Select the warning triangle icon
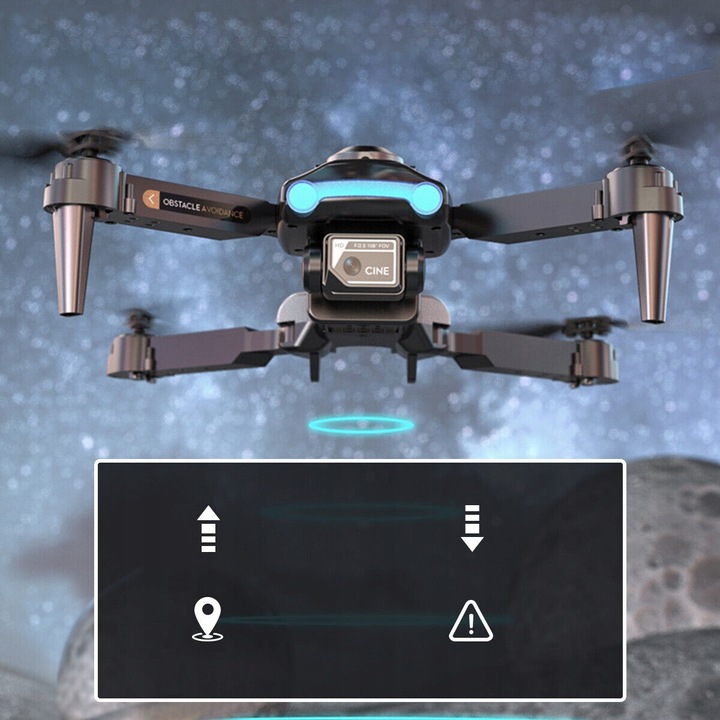 [x=470, y=621]
